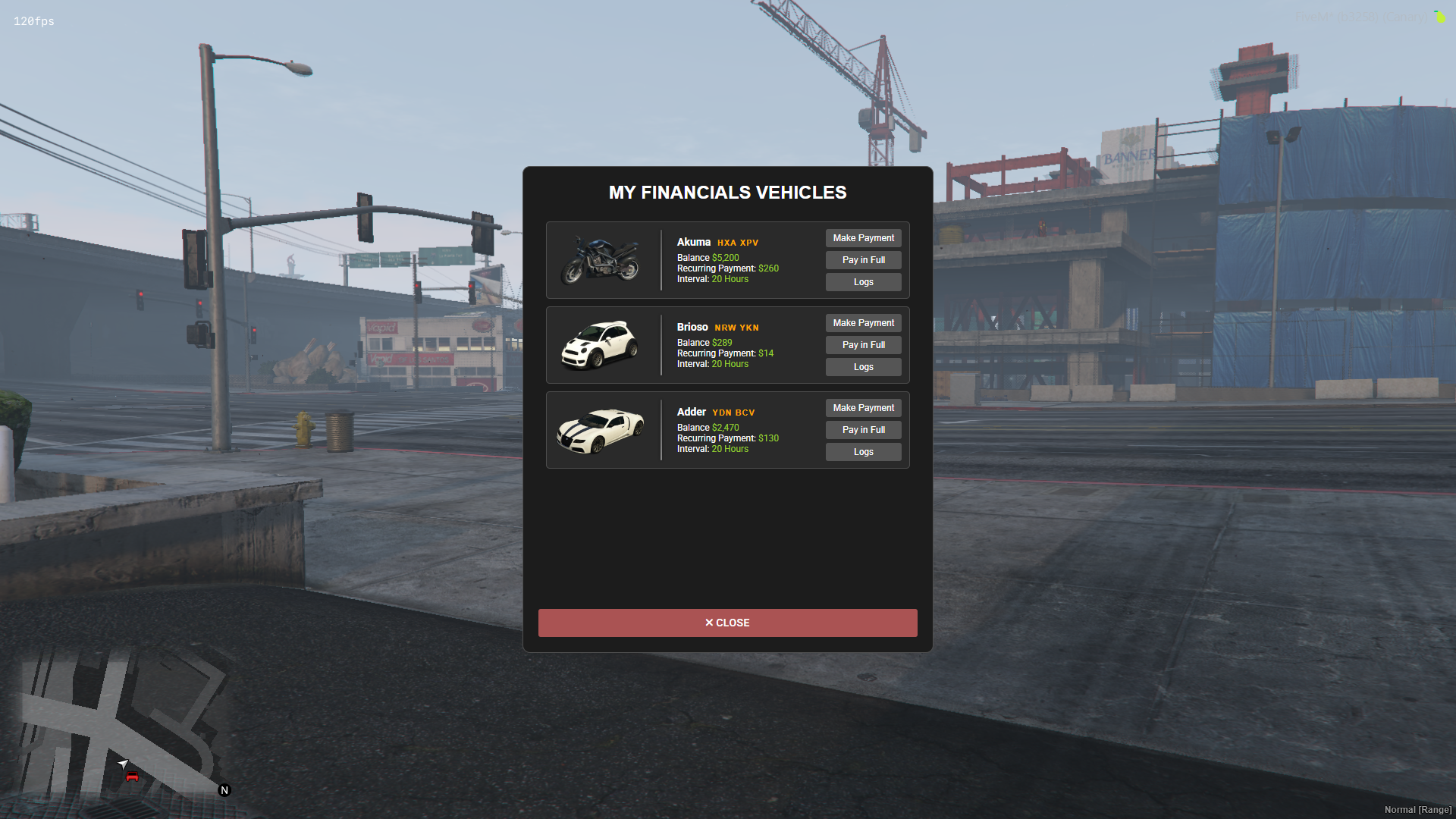The image size is (1456, 819).
Task: Click Make Payment for the Akuma
Action: tap(863, 237)
